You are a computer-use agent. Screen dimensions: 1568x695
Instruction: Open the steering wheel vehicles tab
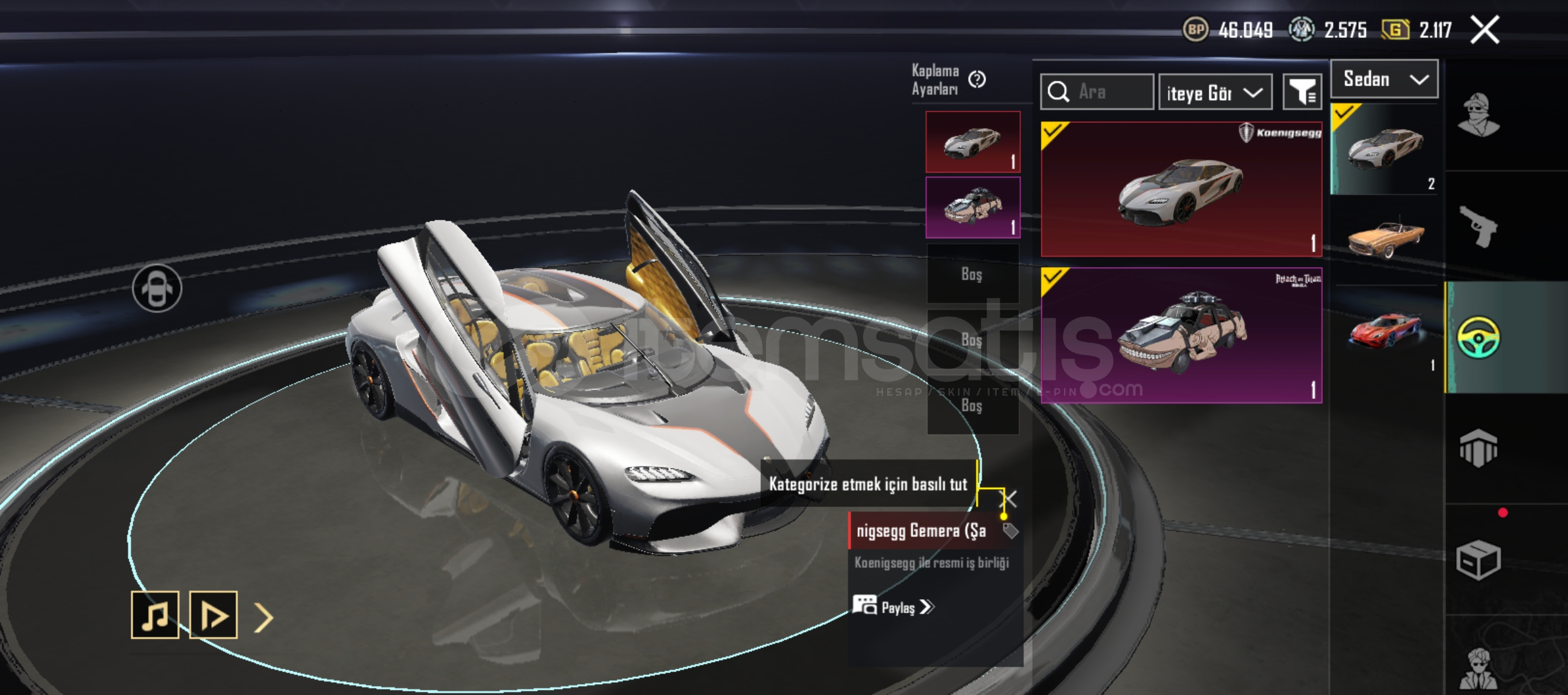pyautogui.click(x=1478, y=337)
